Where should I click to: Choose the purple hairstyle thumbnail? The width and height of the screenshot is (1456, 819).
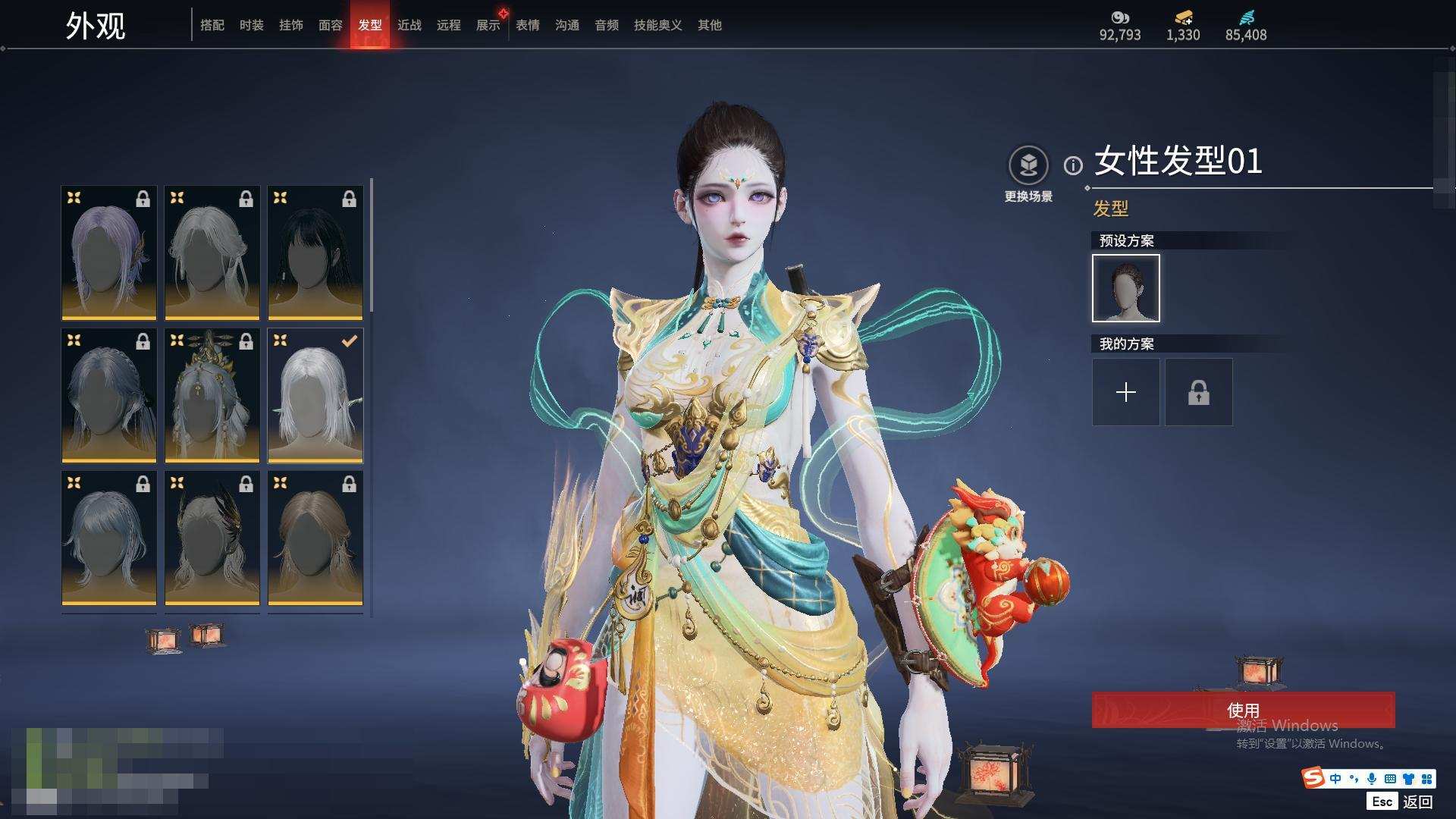(109, 253)
